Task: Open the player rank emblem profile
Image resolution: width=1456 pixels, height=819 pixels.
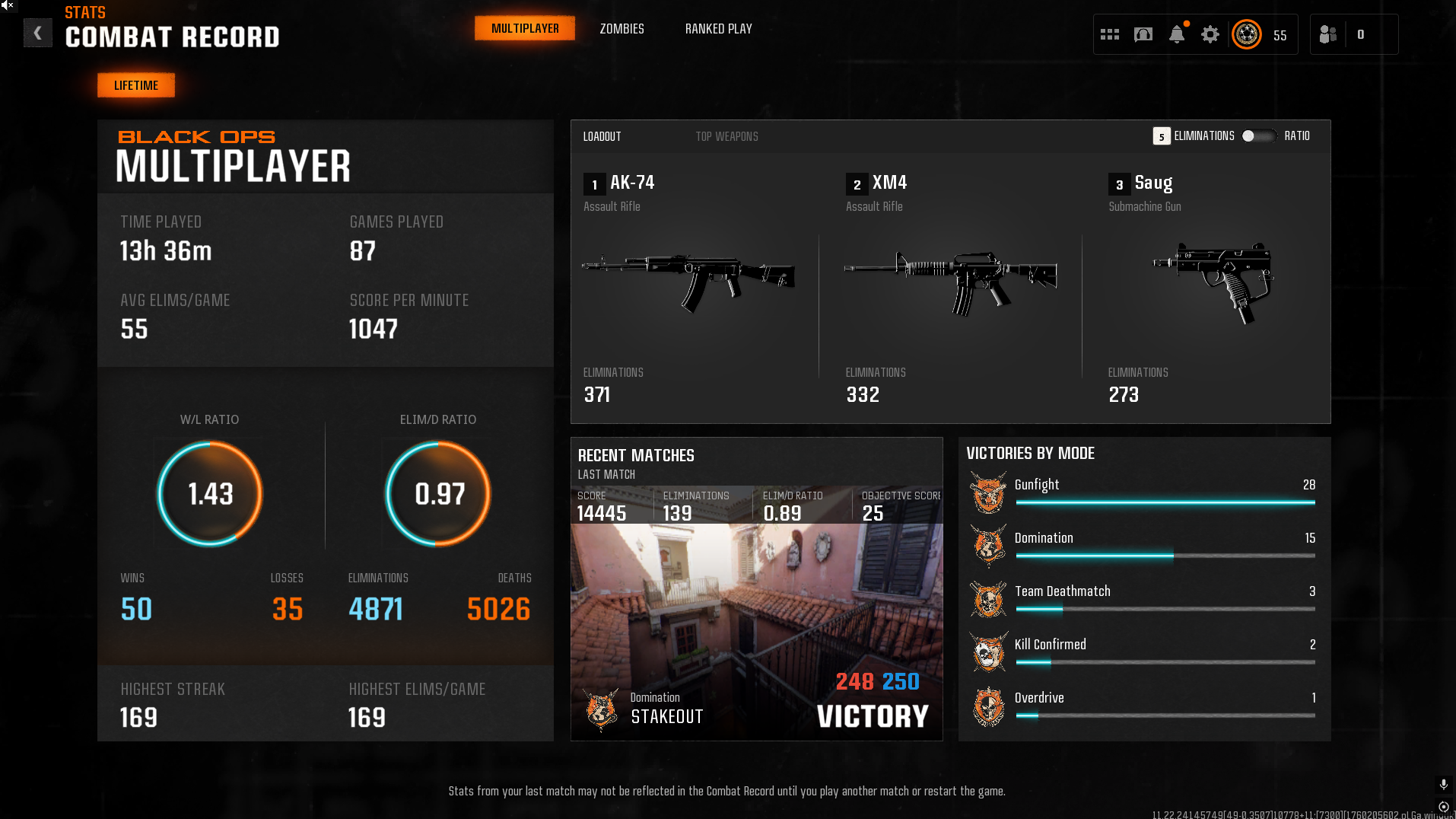Action: click(x=1247, y=34)
